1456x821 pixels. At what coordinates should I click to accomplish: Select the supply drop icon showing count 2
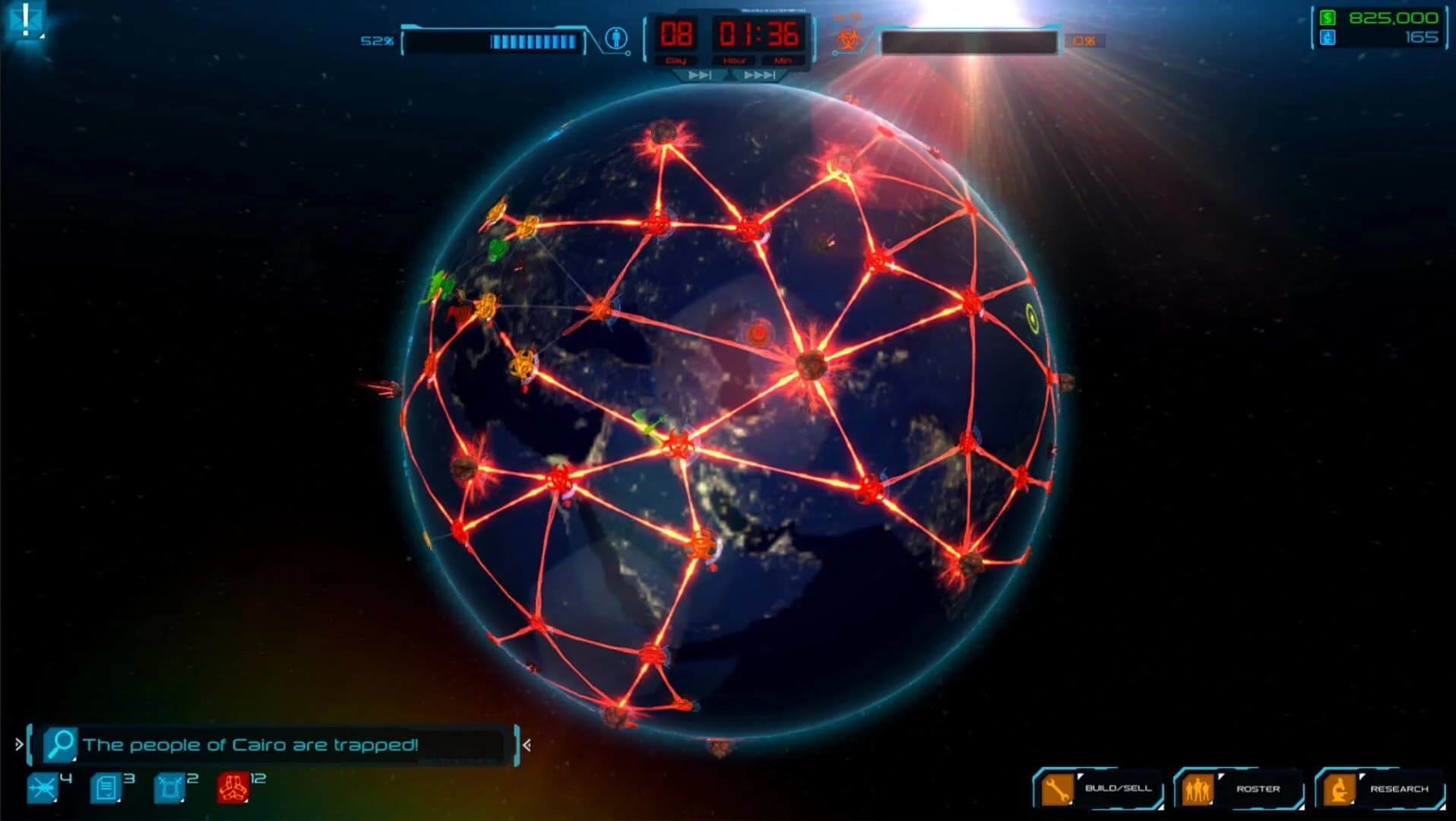(167, 787)
